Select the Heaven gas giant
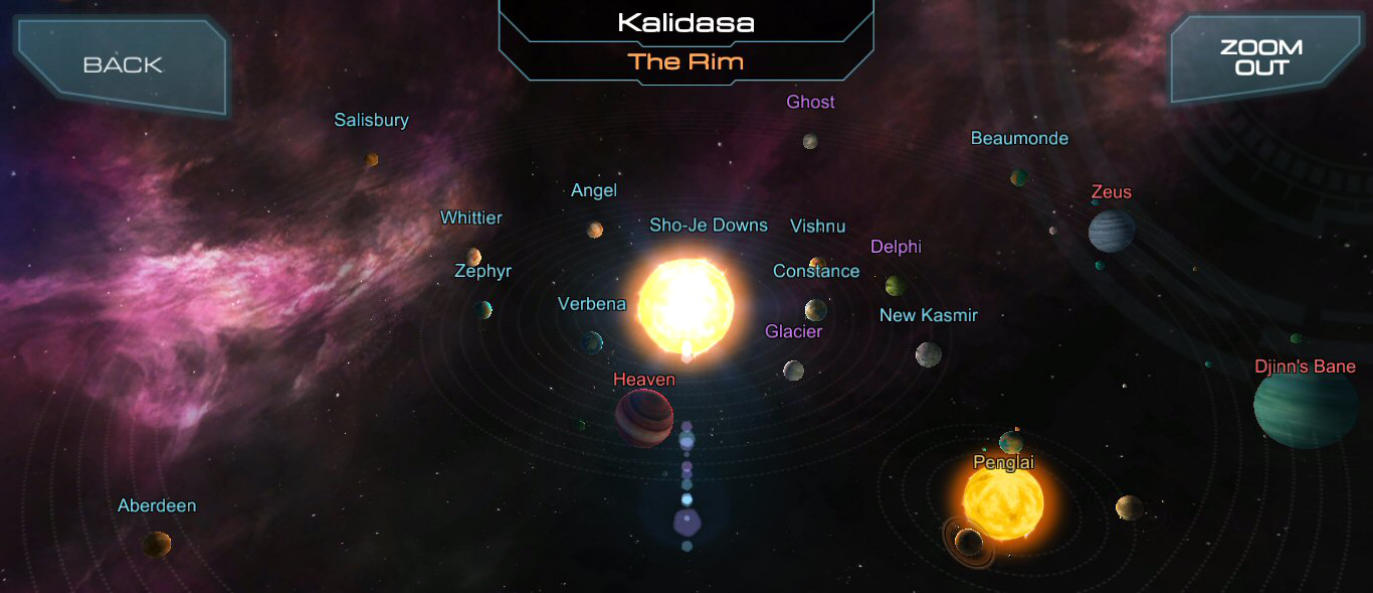This screenshot has width=1373, height=593. [x=644, y=417]
